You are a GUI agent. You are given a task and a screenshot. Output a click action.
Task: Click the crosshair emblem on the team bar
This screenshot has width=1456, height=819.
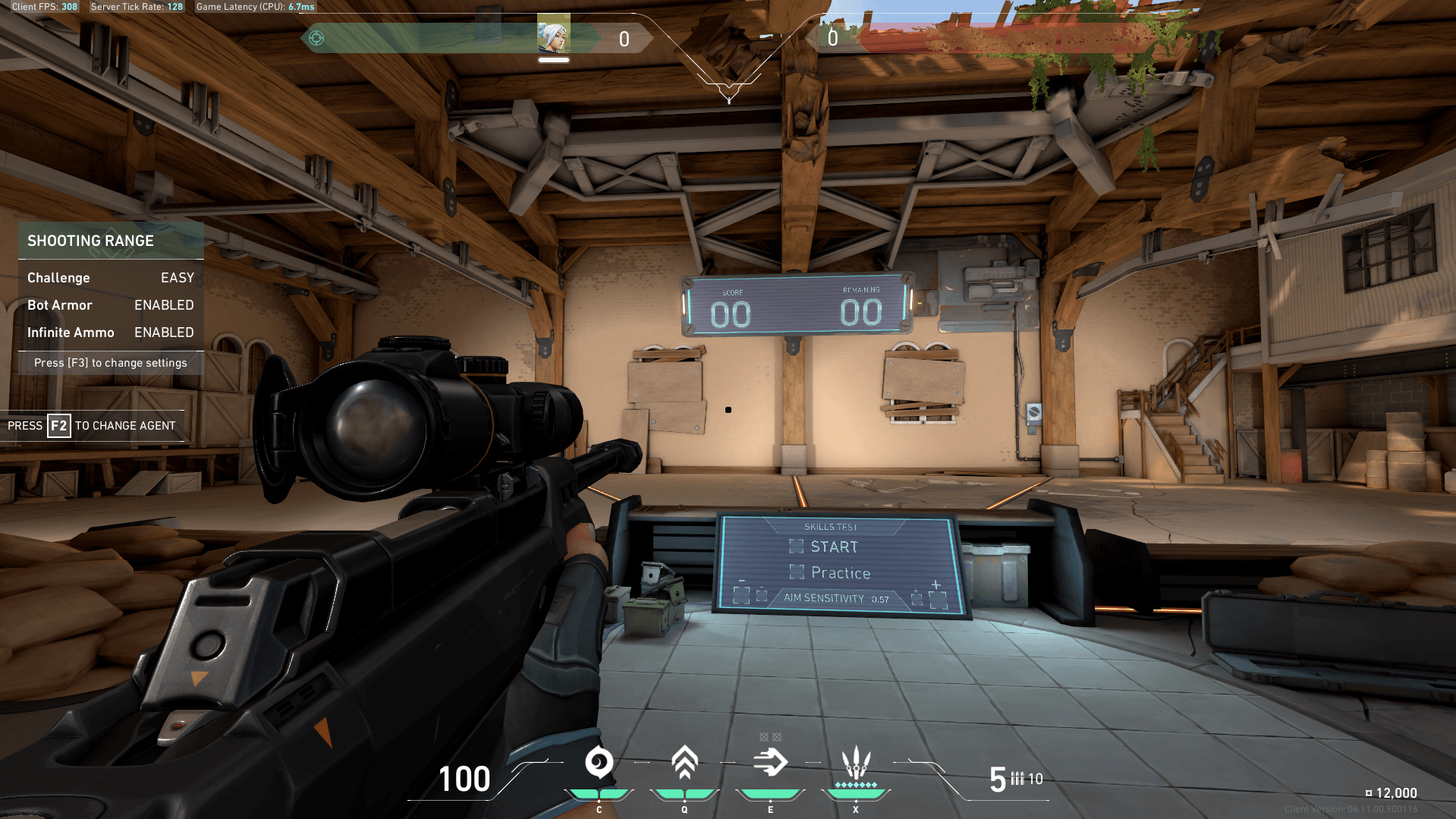pos(316,38)
